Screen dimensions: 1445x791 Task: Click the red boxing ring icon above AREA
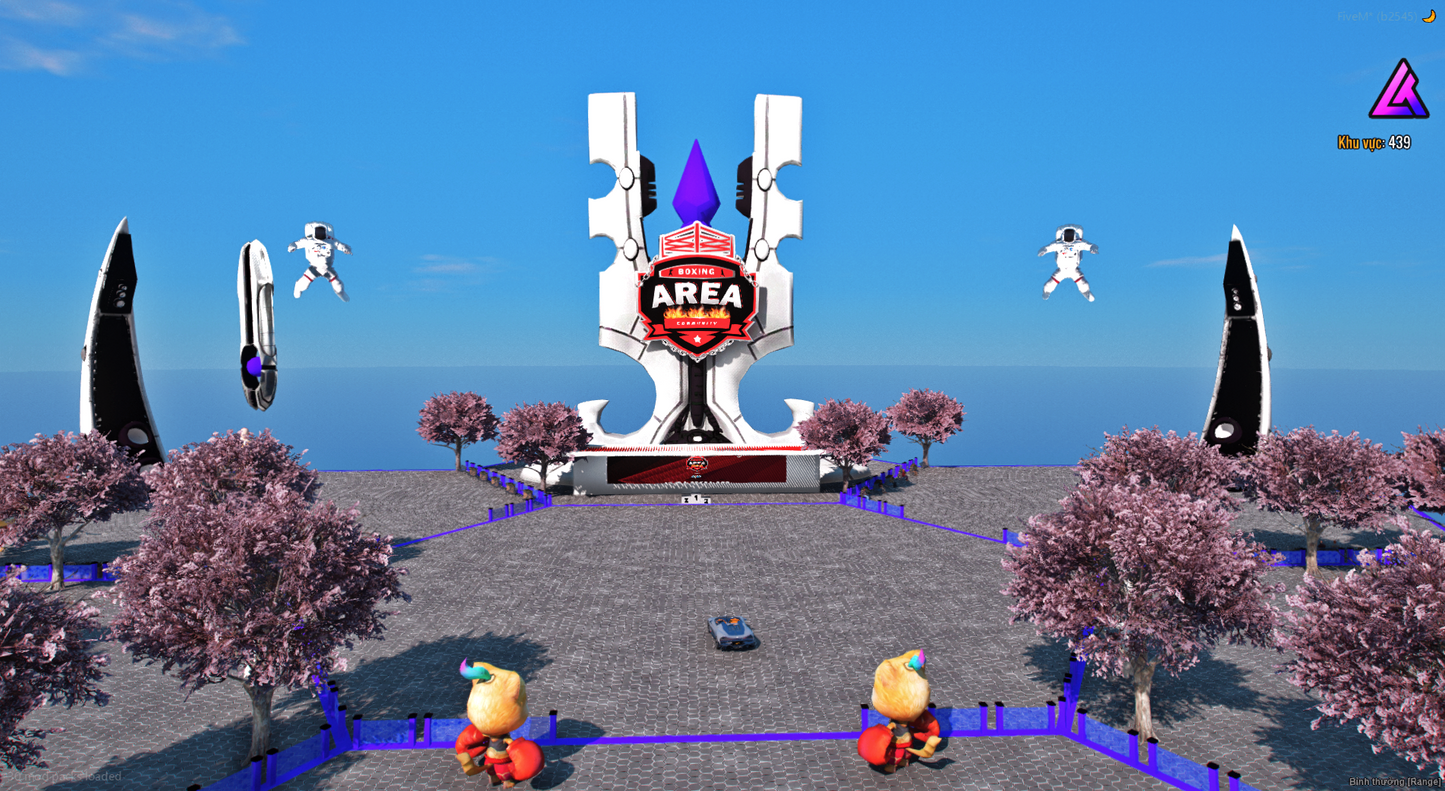click(697, 243)
